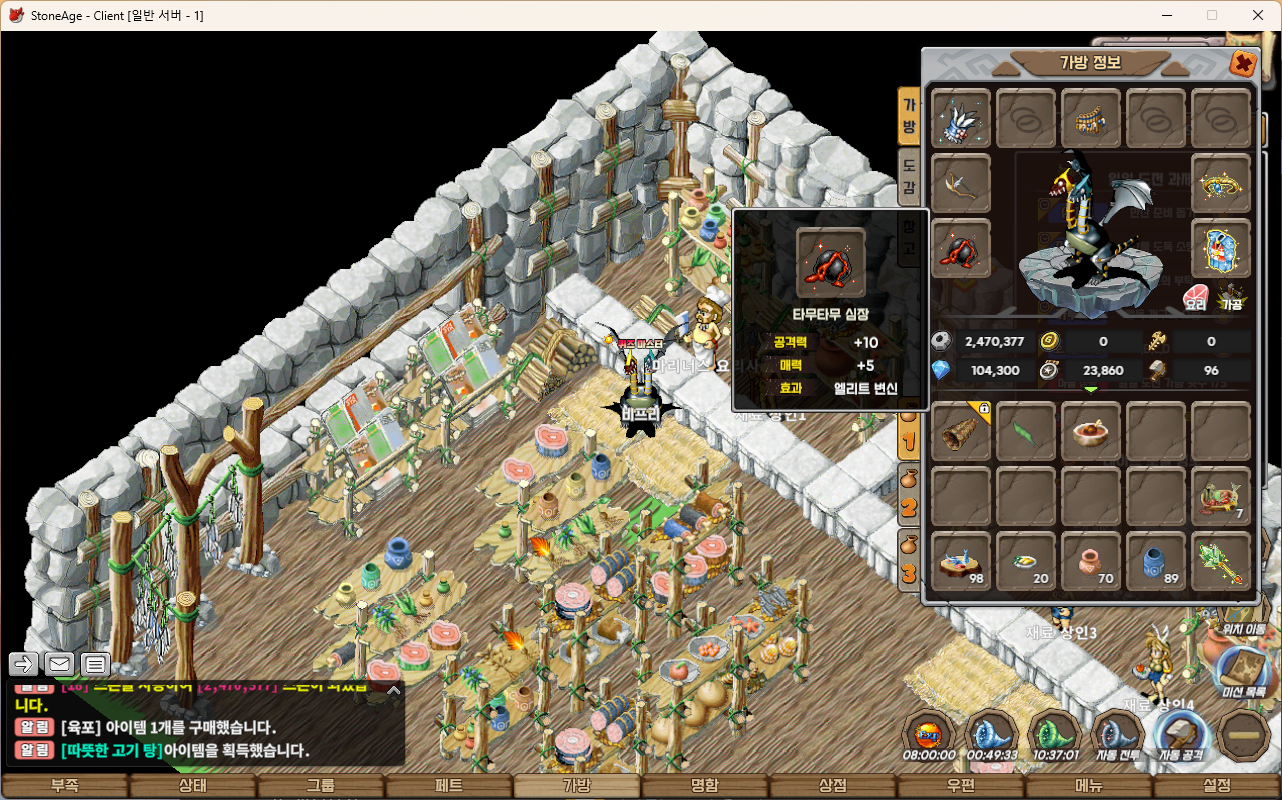Select the green leaf inventory item
The height and width of the screenshot is (800, 1282).
pos(1026,432)
